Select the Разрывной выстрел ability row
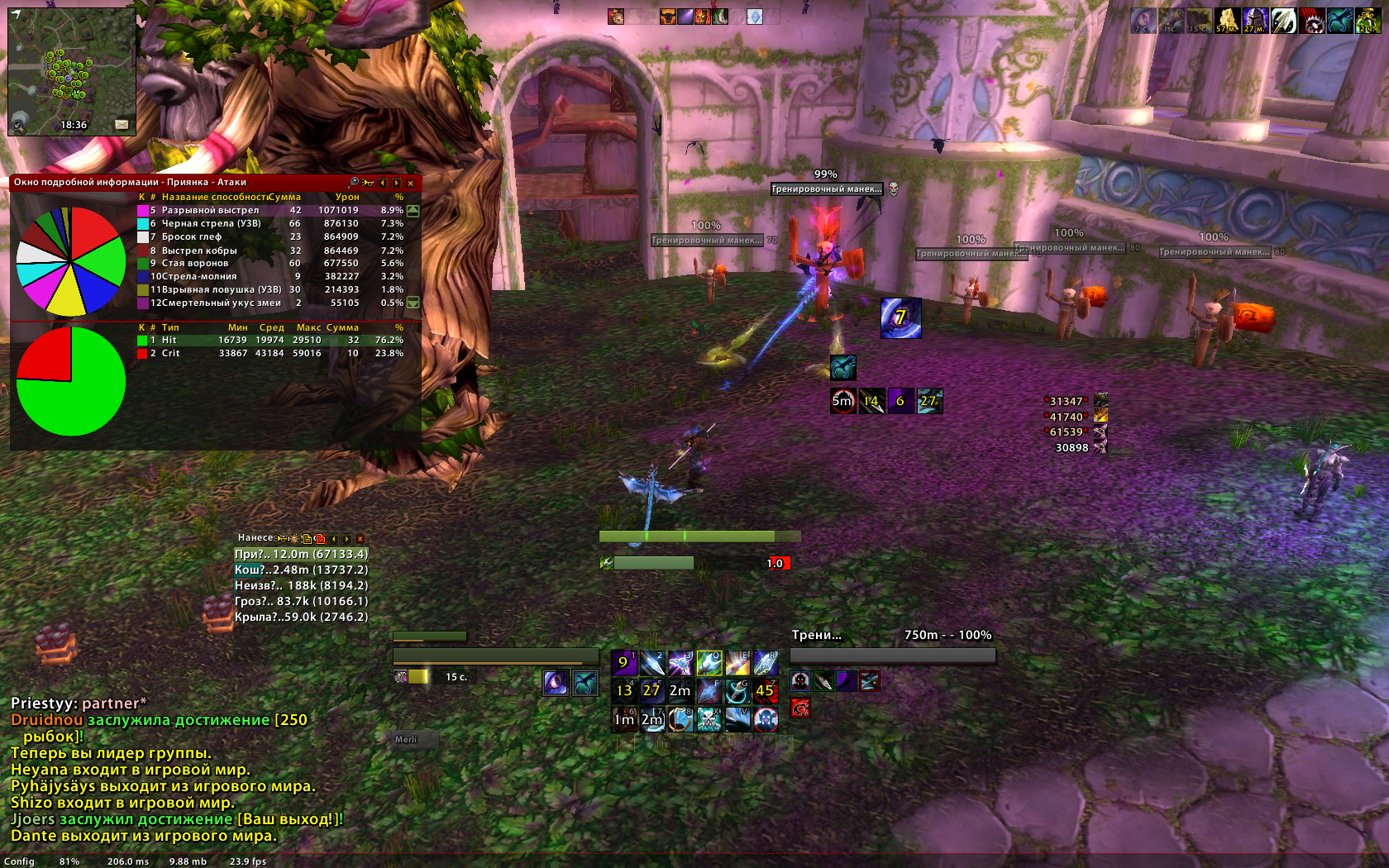This screenshot has width=1389, height=868. tap(273, 210)
